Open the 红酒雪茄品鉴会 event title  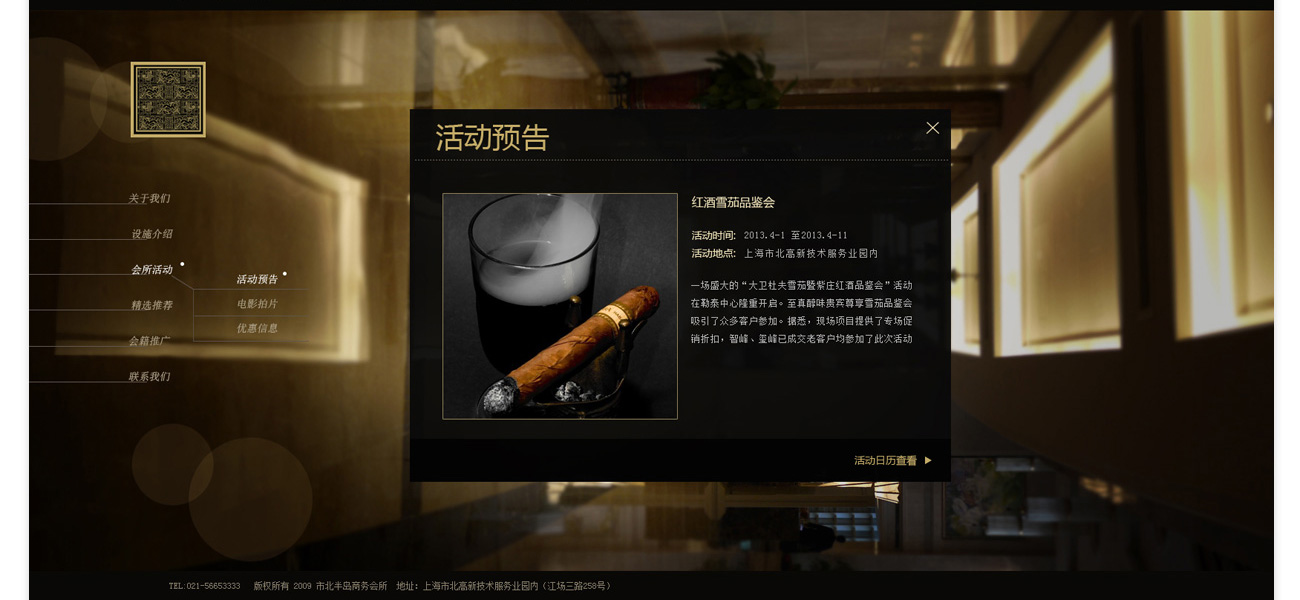(733, 203)
